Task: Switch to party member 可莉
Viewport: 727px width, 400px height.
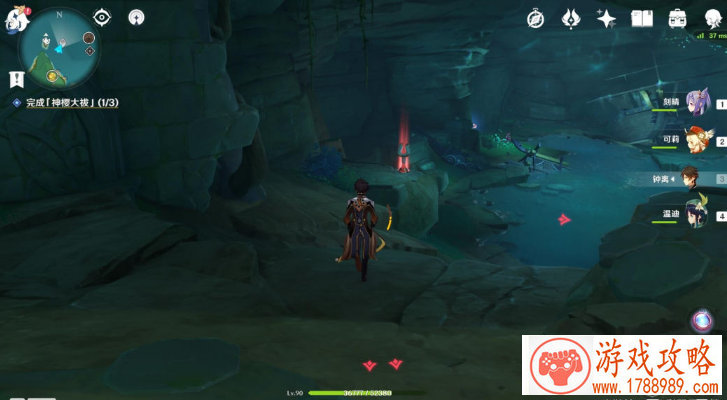Action: coord(695,141)
